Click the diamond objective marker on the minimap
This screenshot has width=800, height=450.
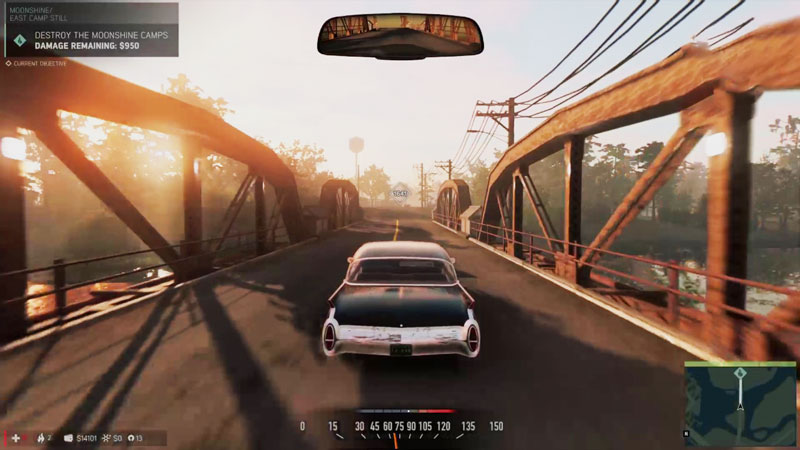coord(739,373)
